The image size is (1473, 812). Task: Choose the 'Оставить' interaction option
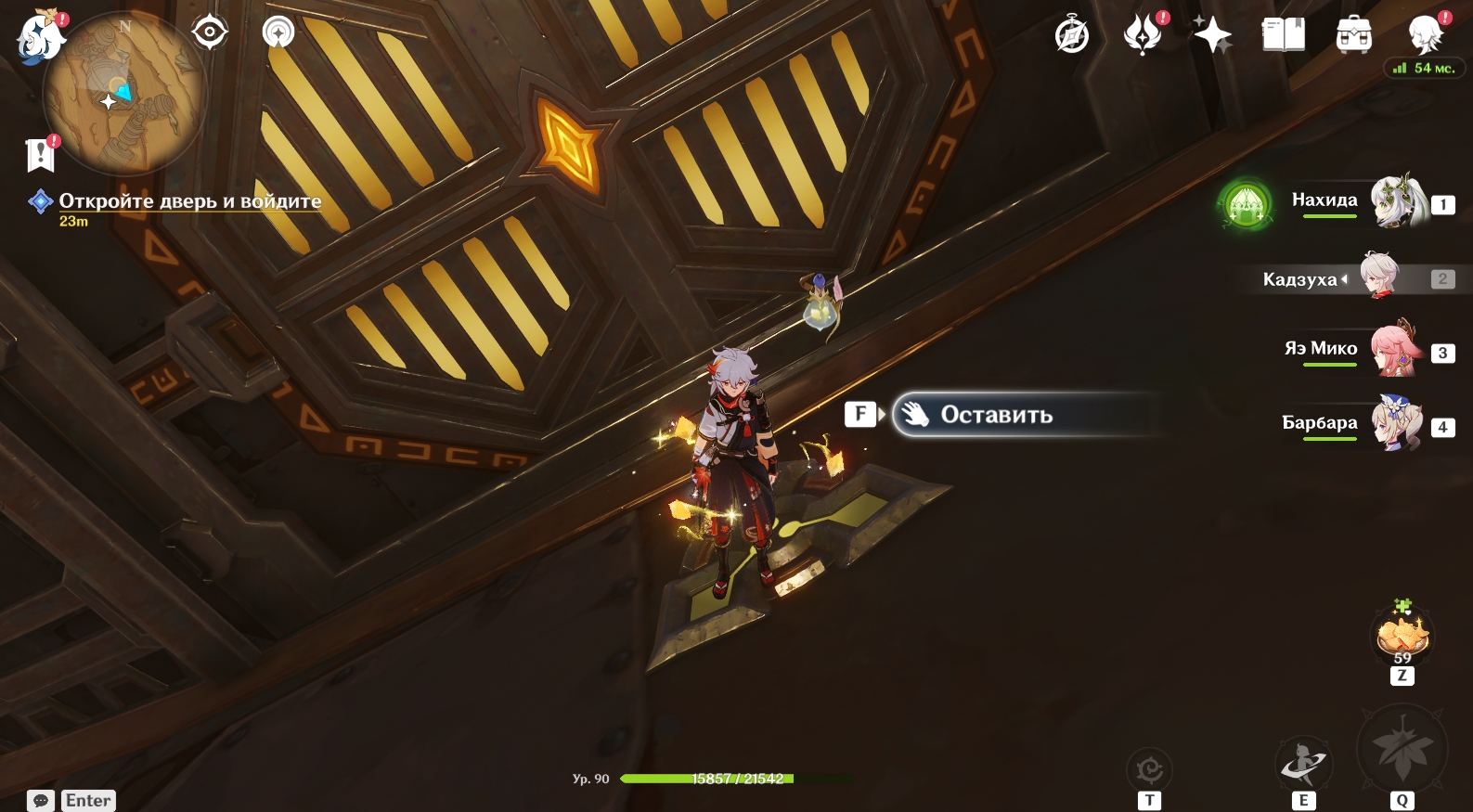point(996,415)
